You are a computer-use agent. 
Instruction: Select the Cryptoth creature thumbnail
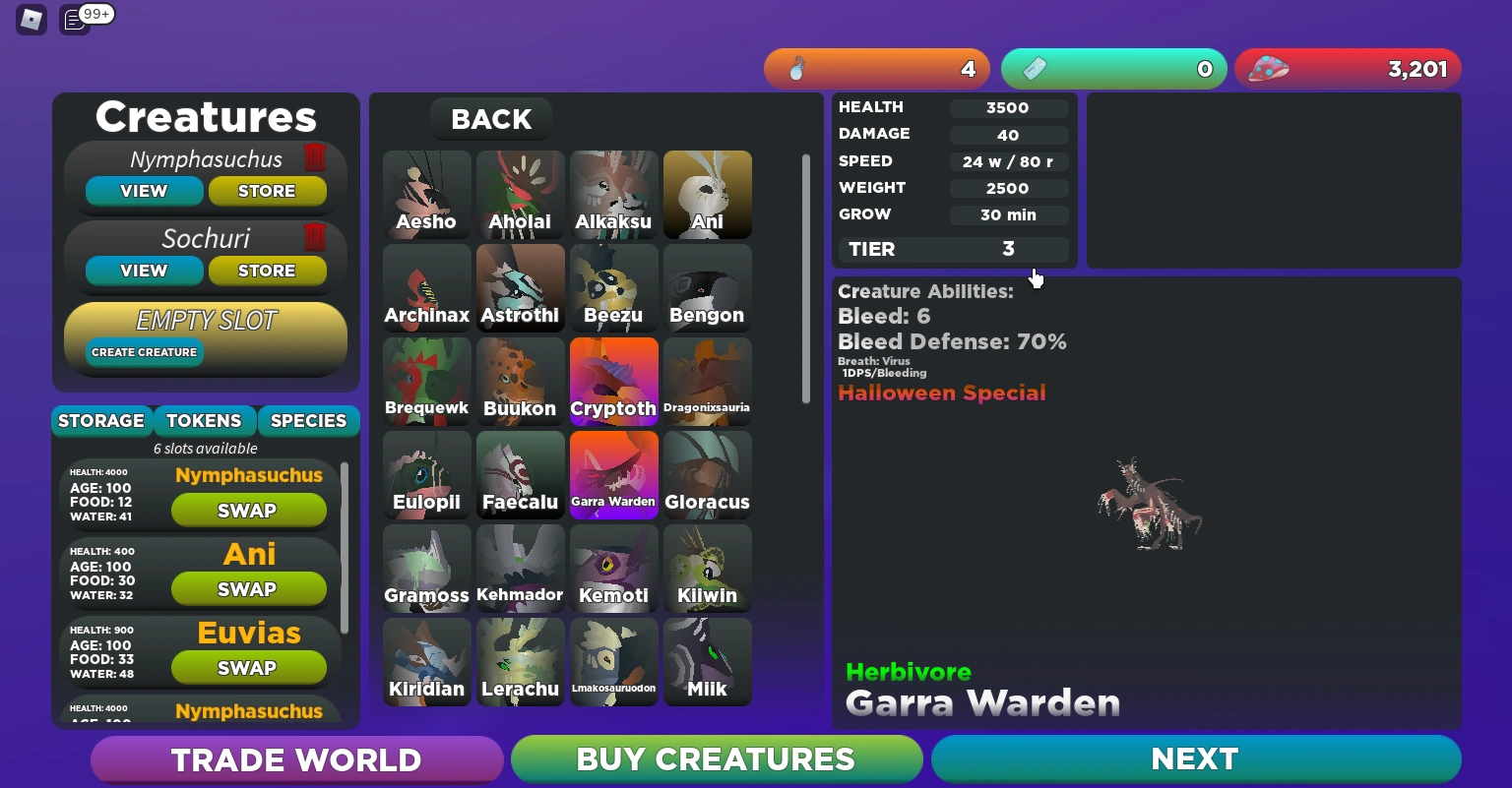click(x=613, y=381)
